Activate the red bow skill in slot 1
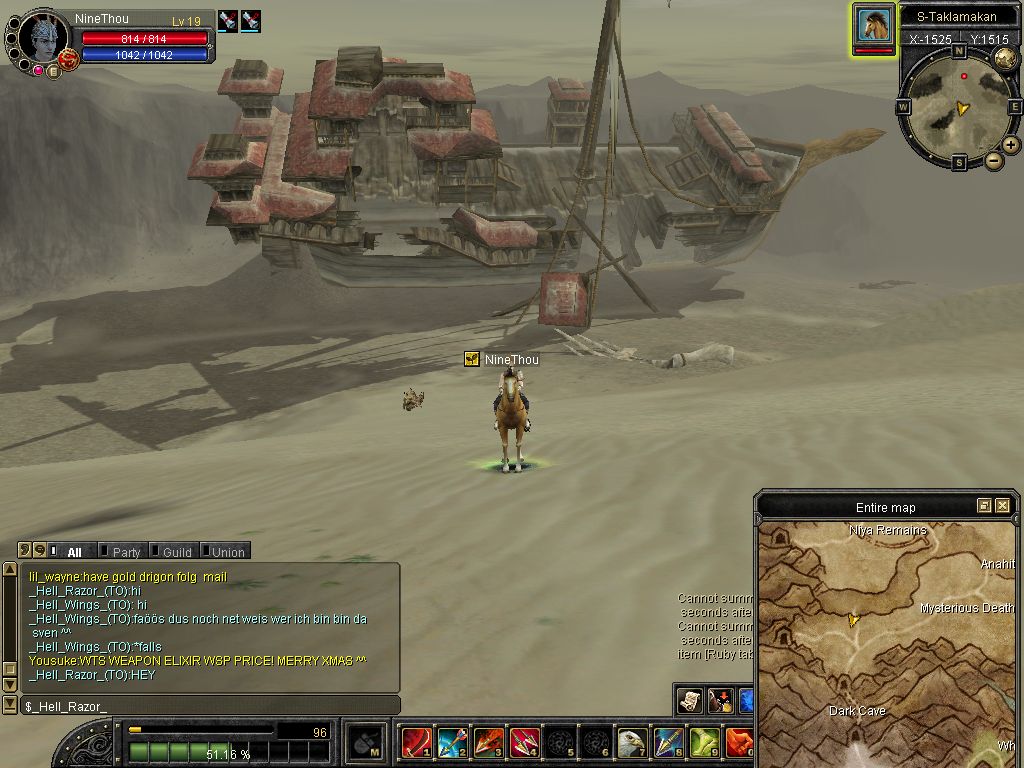Image resolution: width=1024 pixels, height=768 pixels. 415,743
